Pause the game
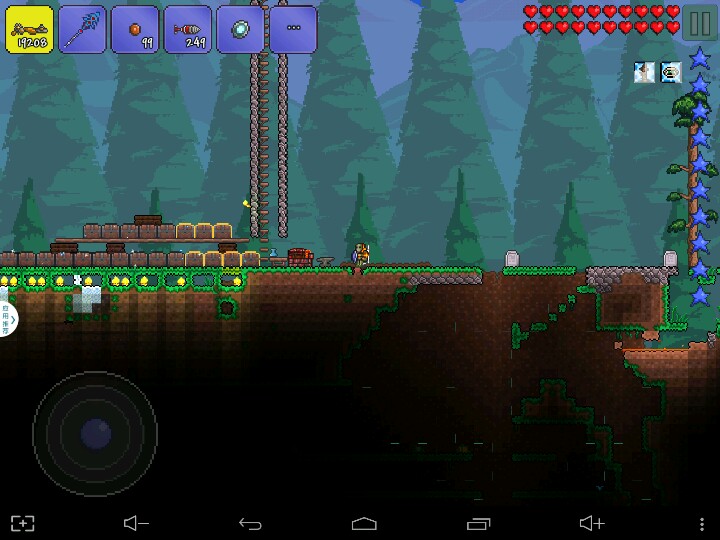The image size is (720, 540). (700, 21)
